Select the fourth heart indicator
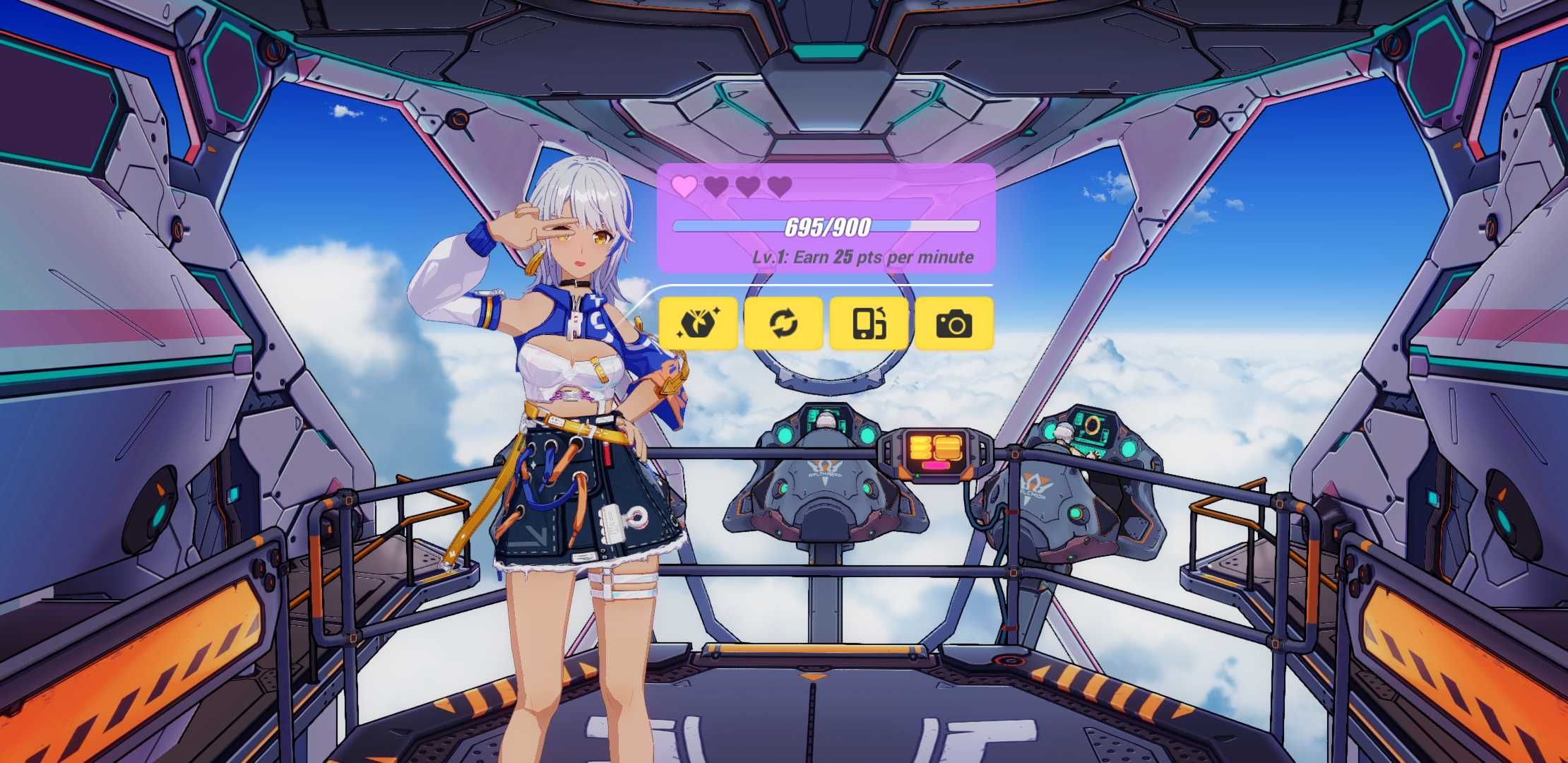1568x763 pixels. tap(780, 187)
